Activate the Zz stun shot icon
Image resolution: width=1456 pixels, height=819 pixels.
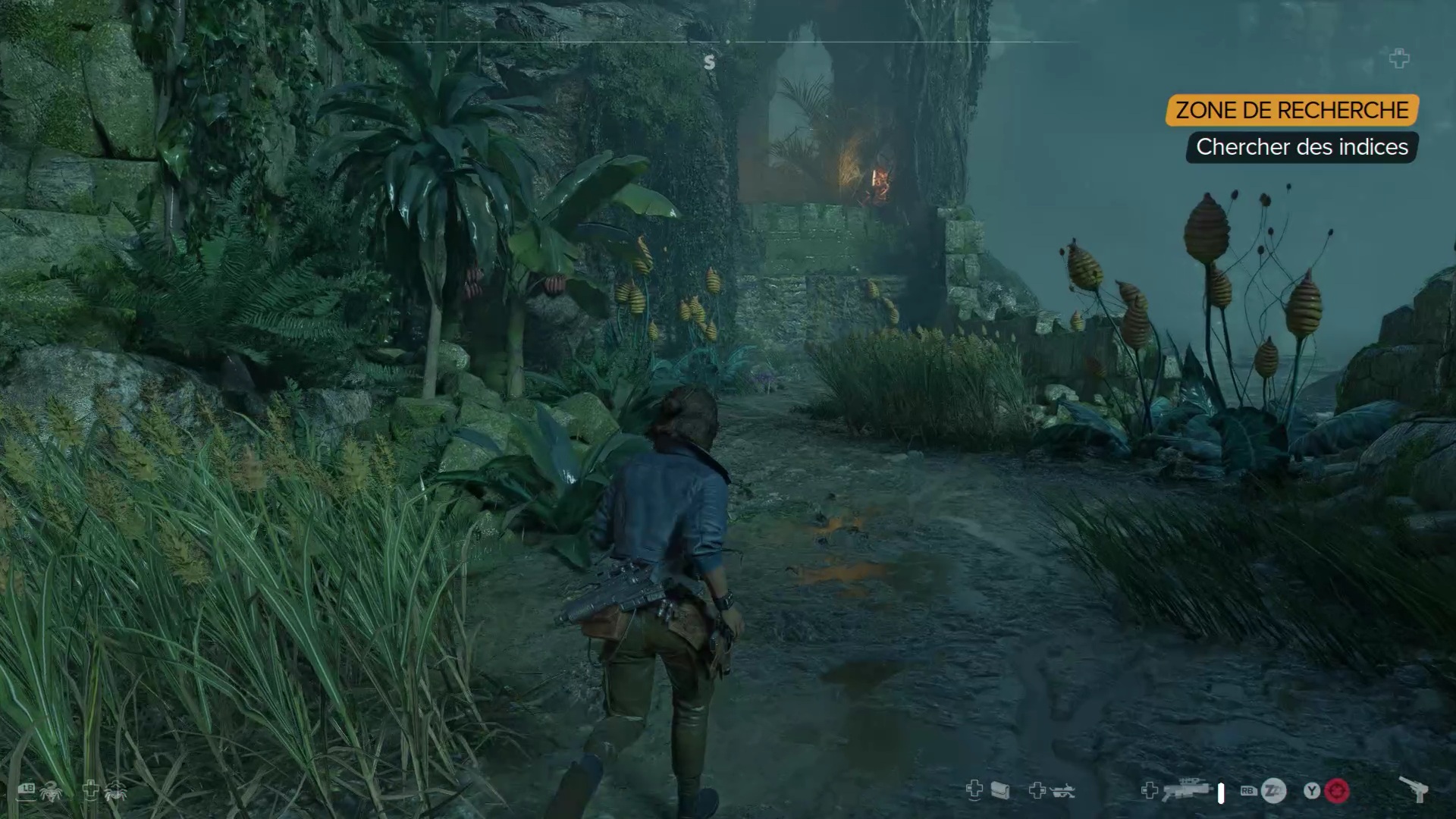[1273, 792]
